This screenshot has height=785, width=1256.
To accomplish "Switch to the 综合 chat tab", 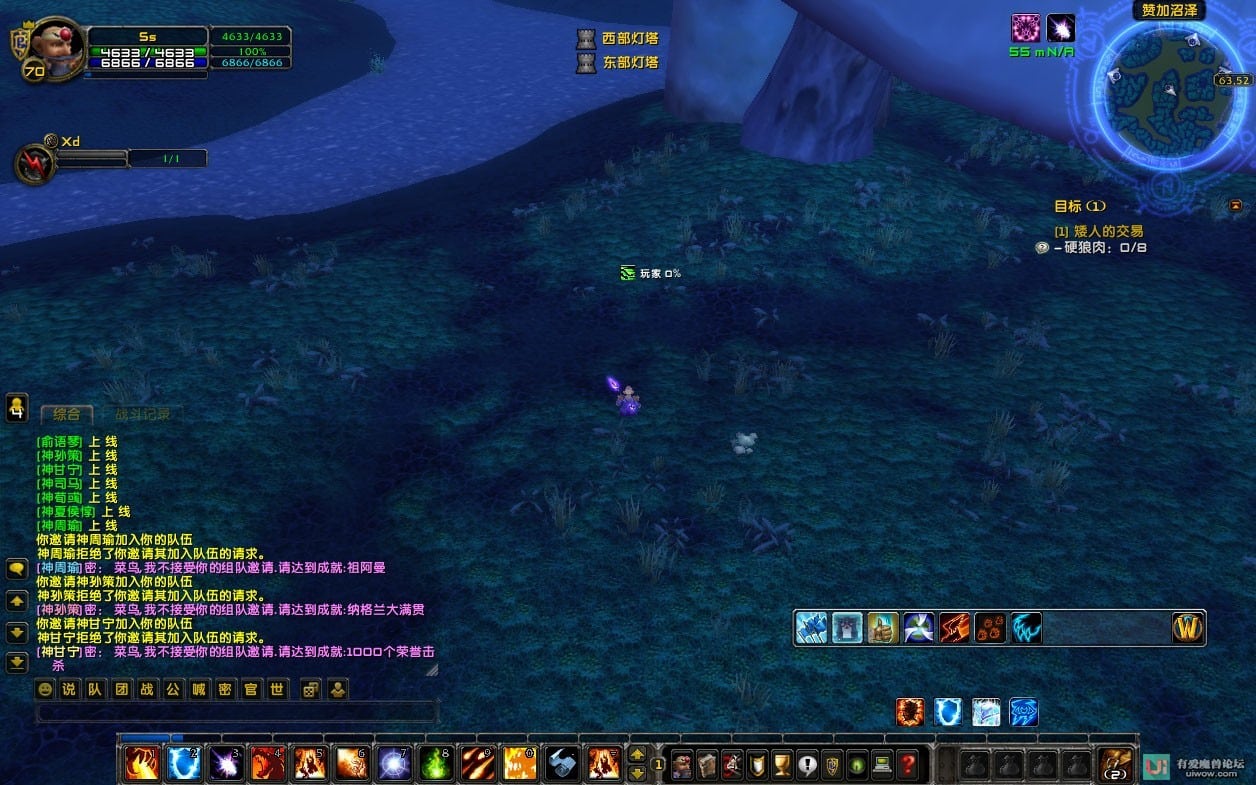I will [x=66, y=414].
